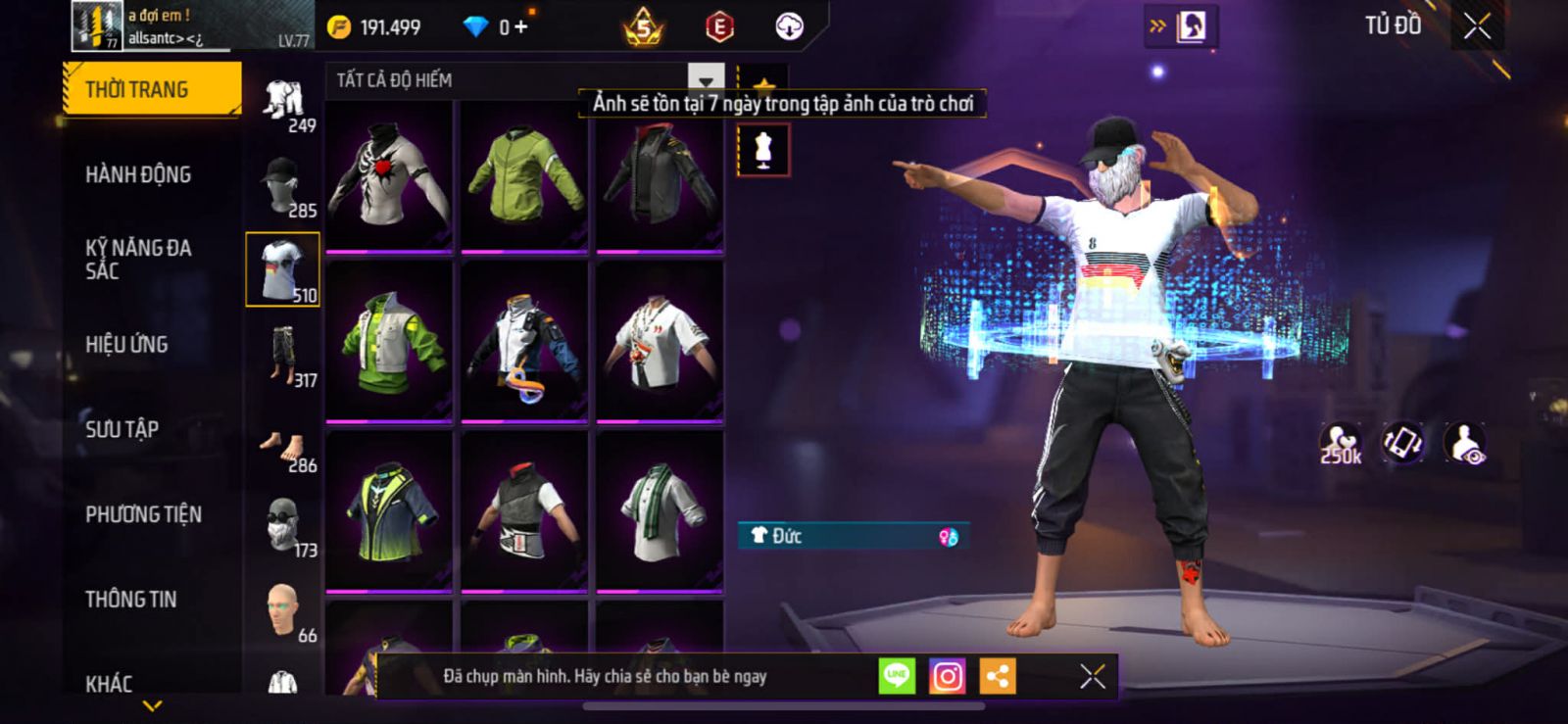Share the screenshot via LINE
The height and width of the screenshot is (724, 1568).
tap(897, 676)
